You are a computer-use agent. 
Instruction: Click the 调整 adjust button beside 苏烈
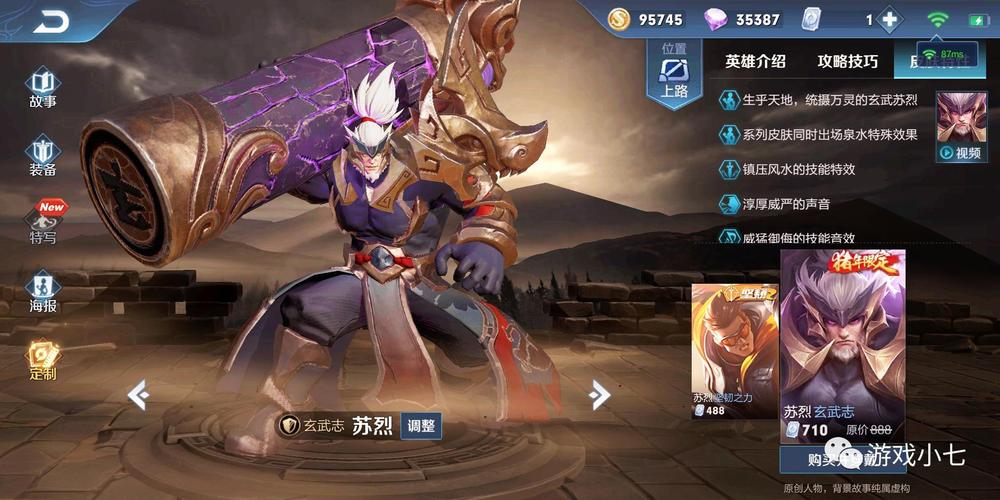pyautogui.click(x=421, y=425)
